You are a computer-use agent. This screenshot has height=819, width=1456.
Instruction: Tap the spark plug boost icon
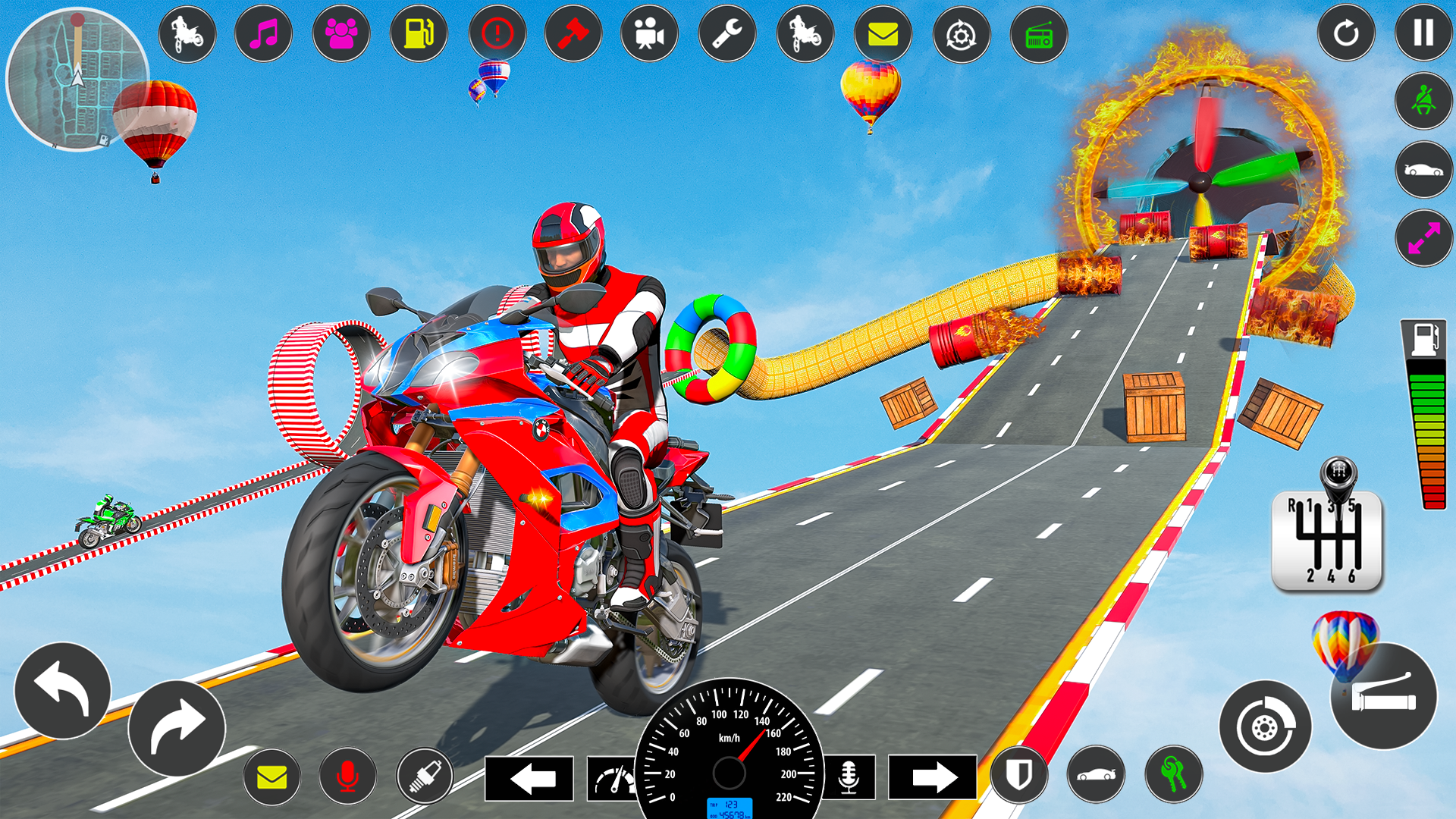click(x=425, y=775)
